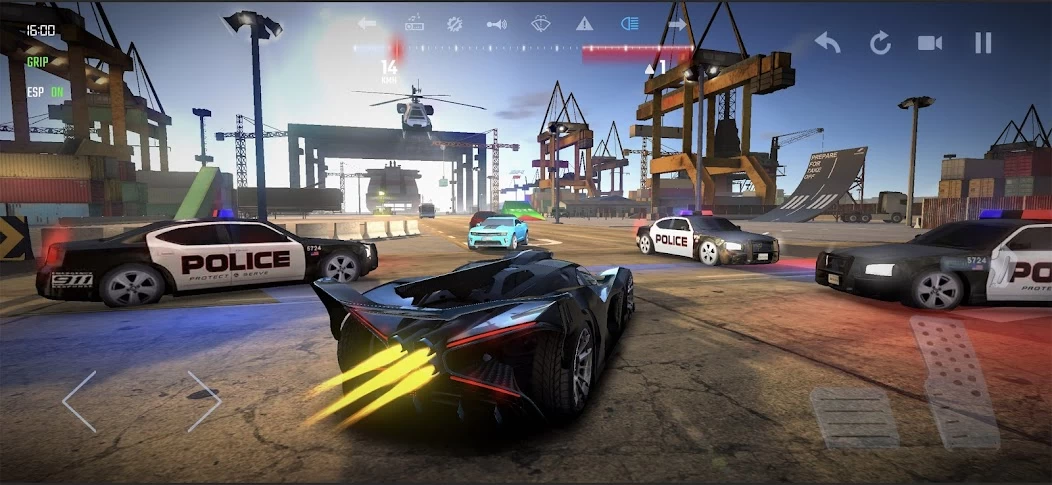
Task: Step on the gas pedal
Action: pyautogui.click(x=954, y=381)
